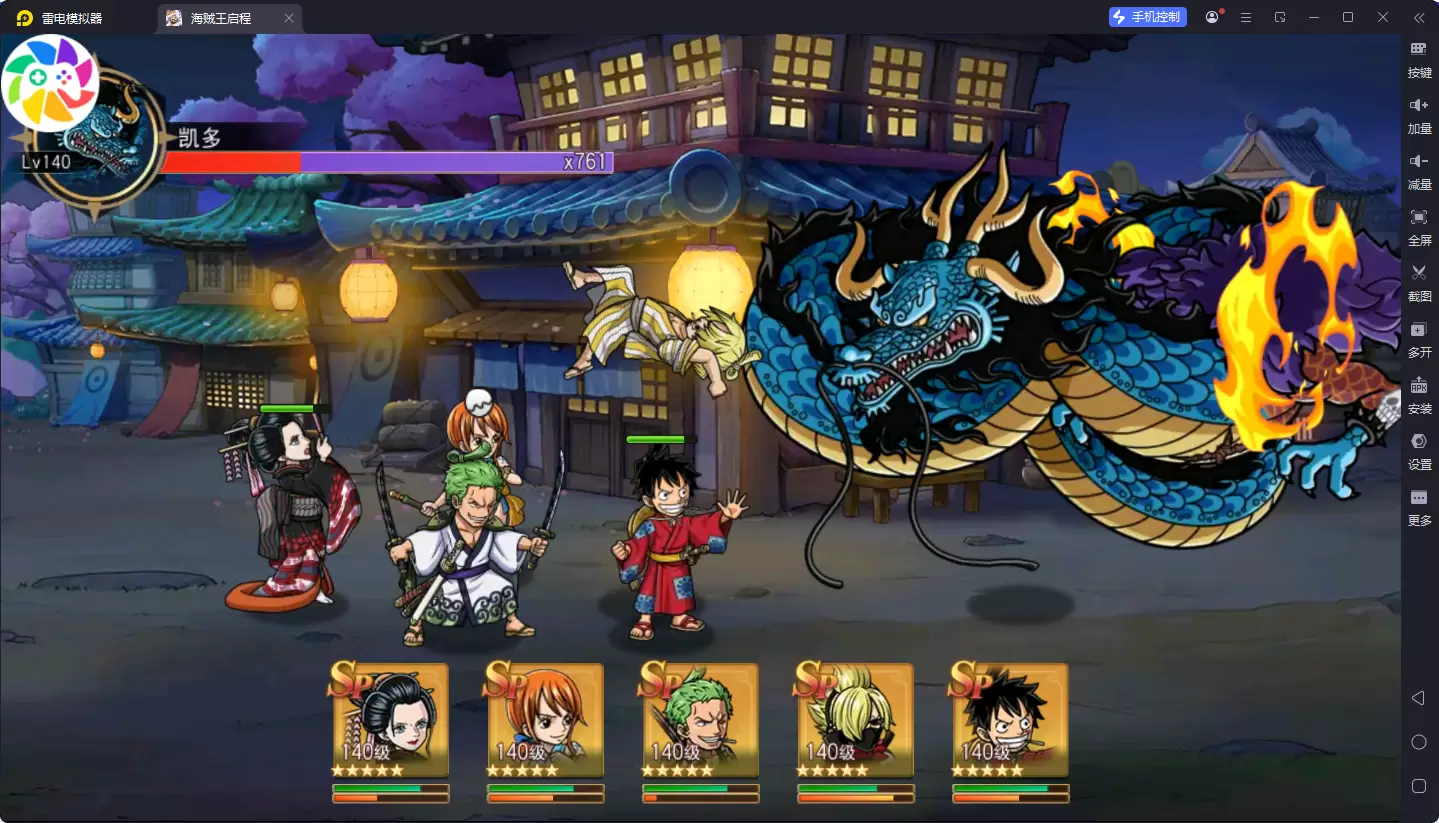Trigger Sanji's SP character card
The width and height of the screenshot is (1439, 823).
(856, 721)
